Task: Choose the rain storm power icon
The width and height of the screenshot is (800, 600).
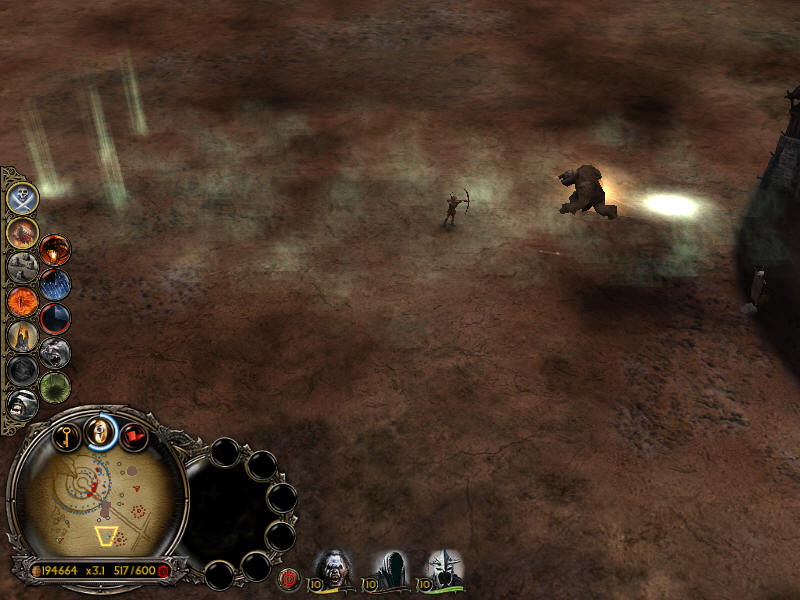Action: coord(55,284)
